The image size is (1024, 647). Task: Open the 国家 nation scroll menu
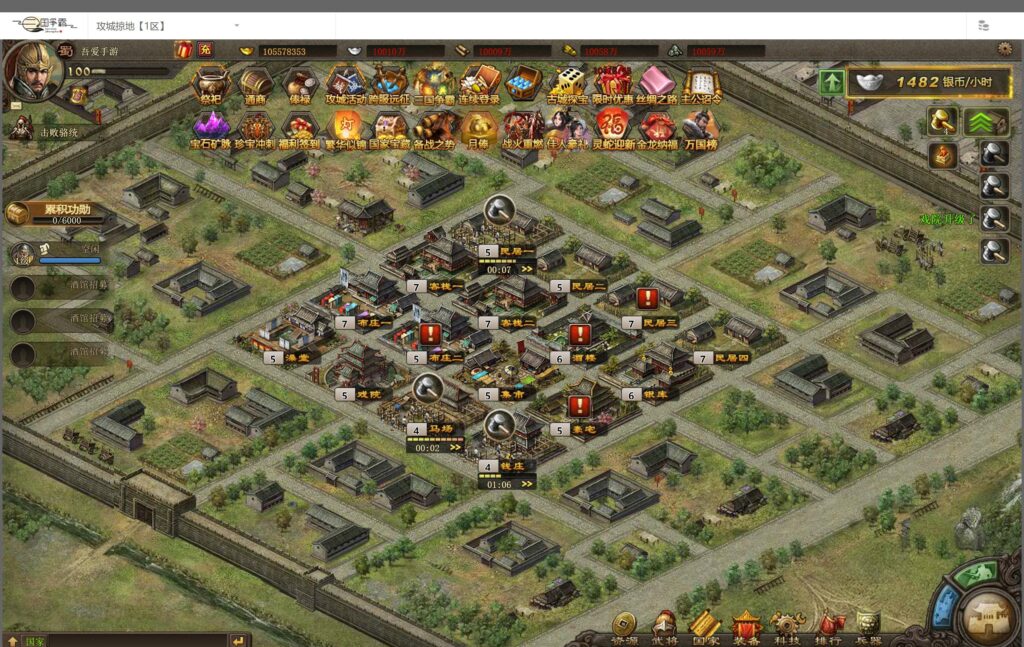[x=705, y=626]
